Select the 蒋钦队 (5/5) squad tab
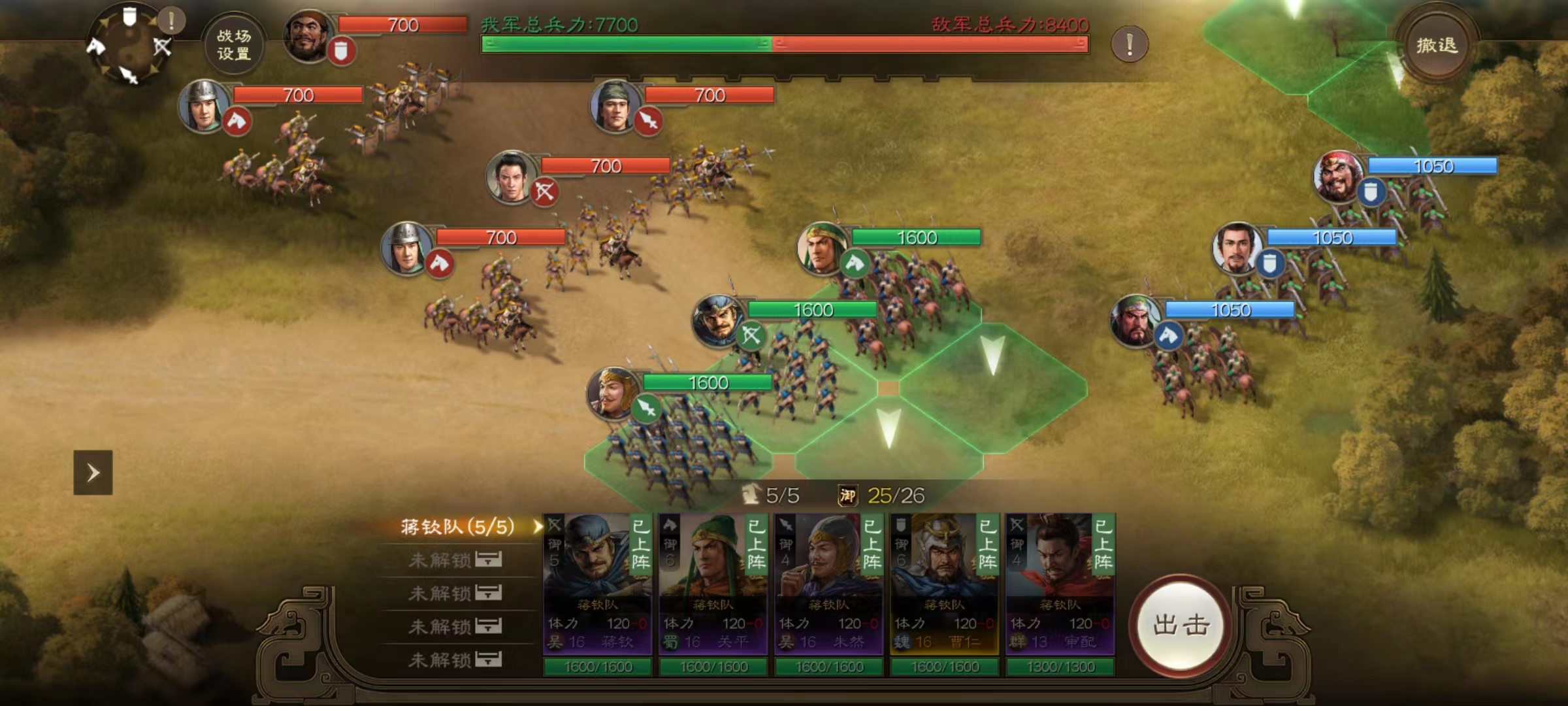1568x706 pixels. pyautogui.click(x=457, y=527)
